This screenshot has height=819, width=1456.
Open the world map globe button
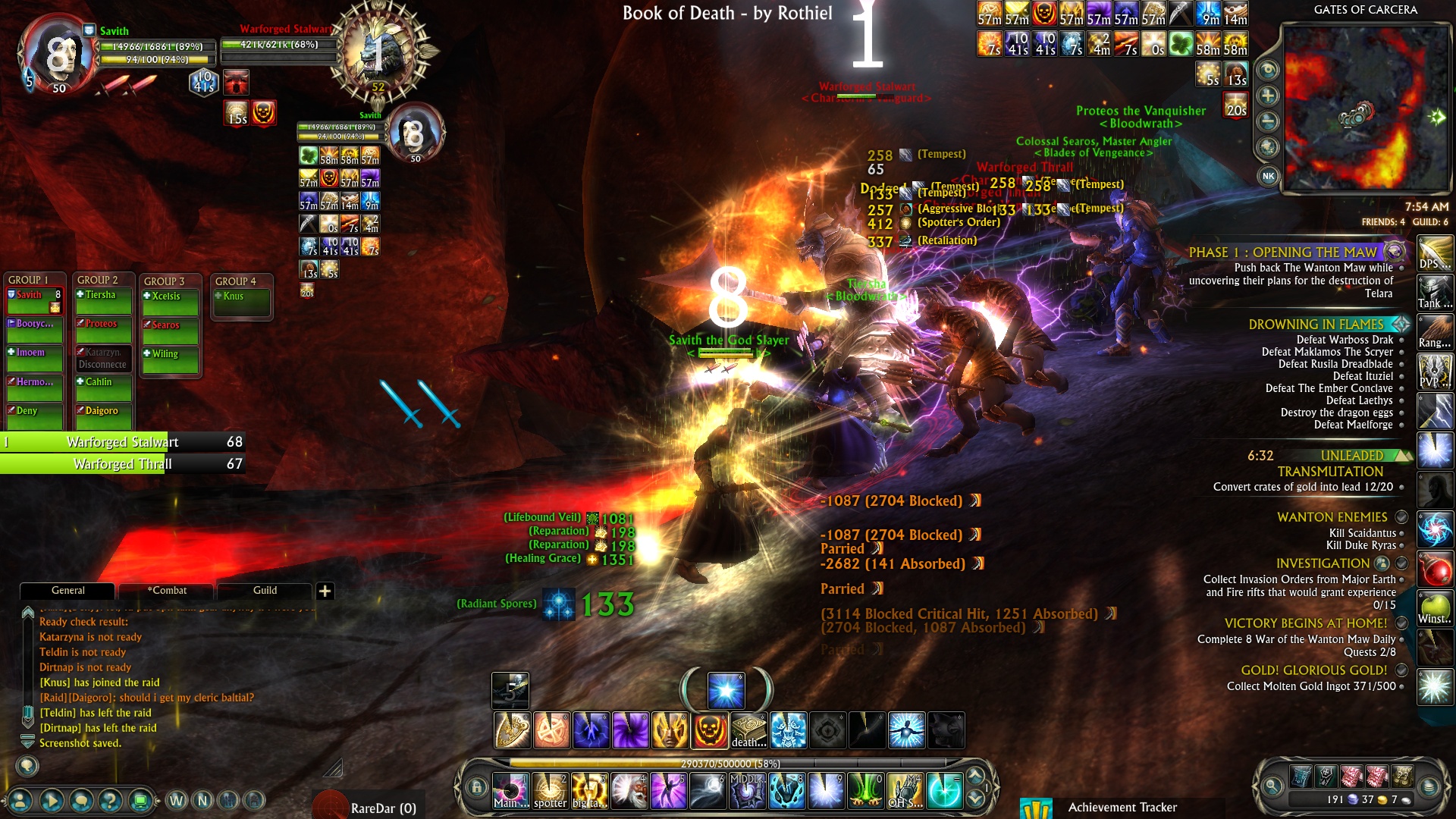(1268, 147)
